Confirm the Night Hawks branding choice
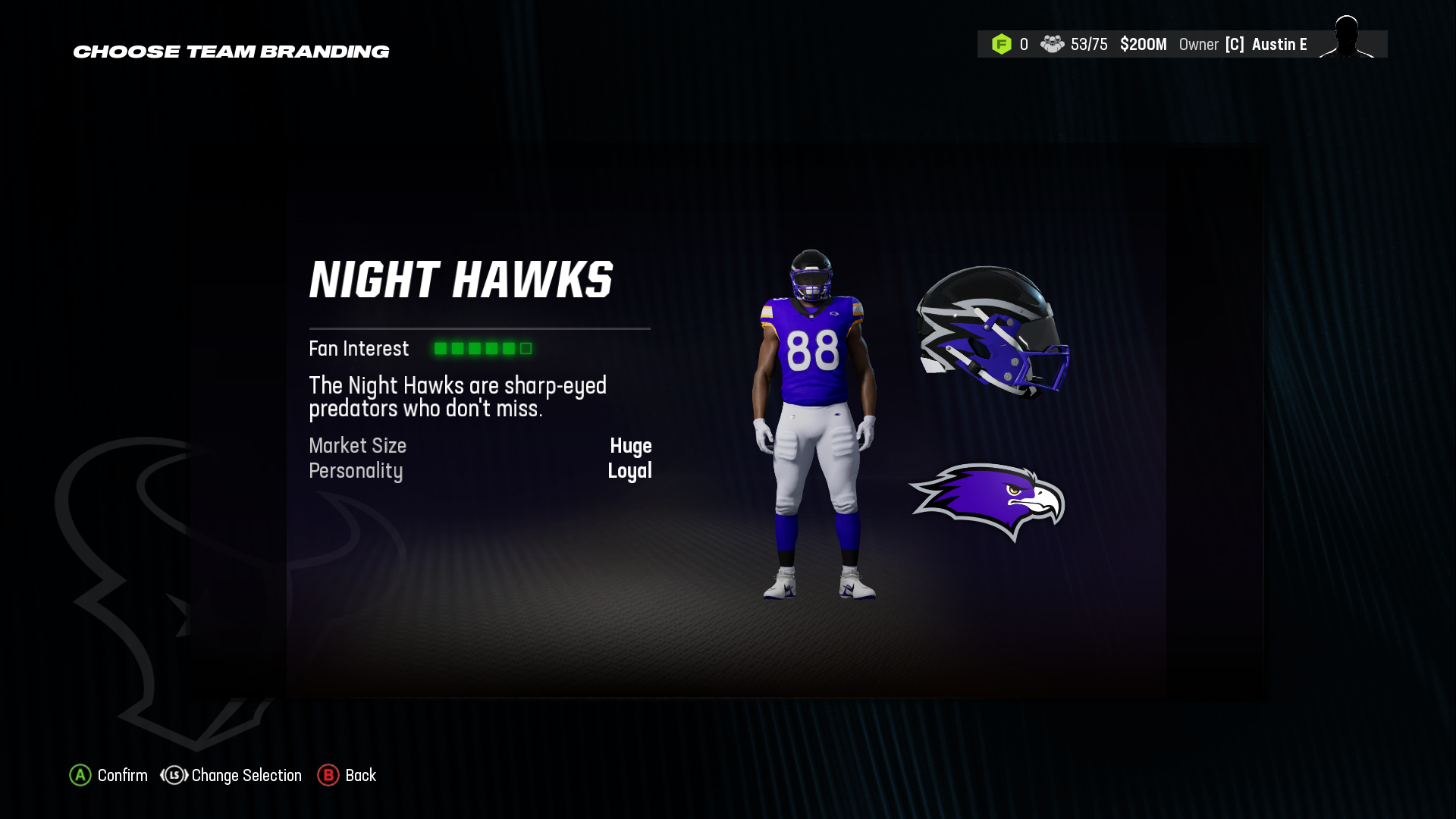 (x=108, y=776)
